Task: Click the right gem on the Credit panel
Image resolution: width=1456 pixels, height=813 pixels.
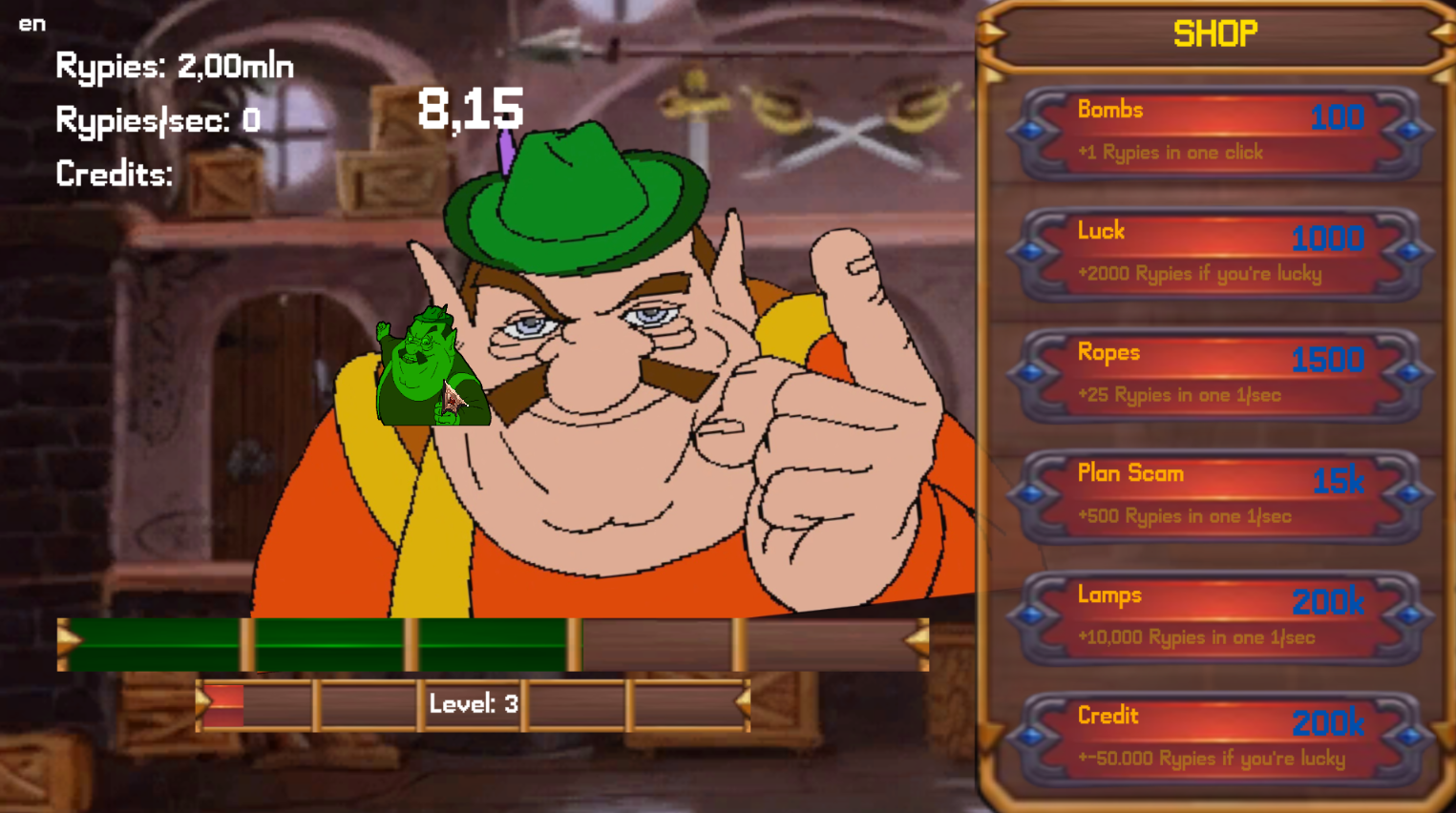Action: click(x=1409, y=737)
